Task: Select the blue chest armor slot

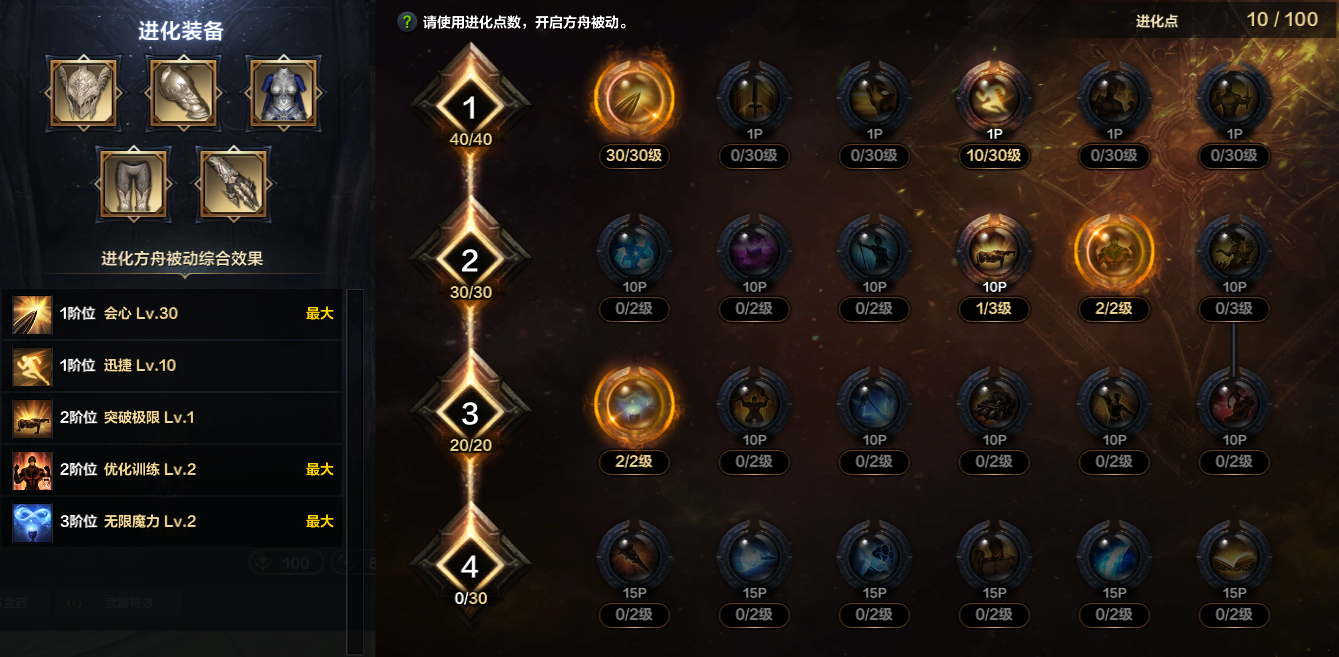Action: (283, 93)
